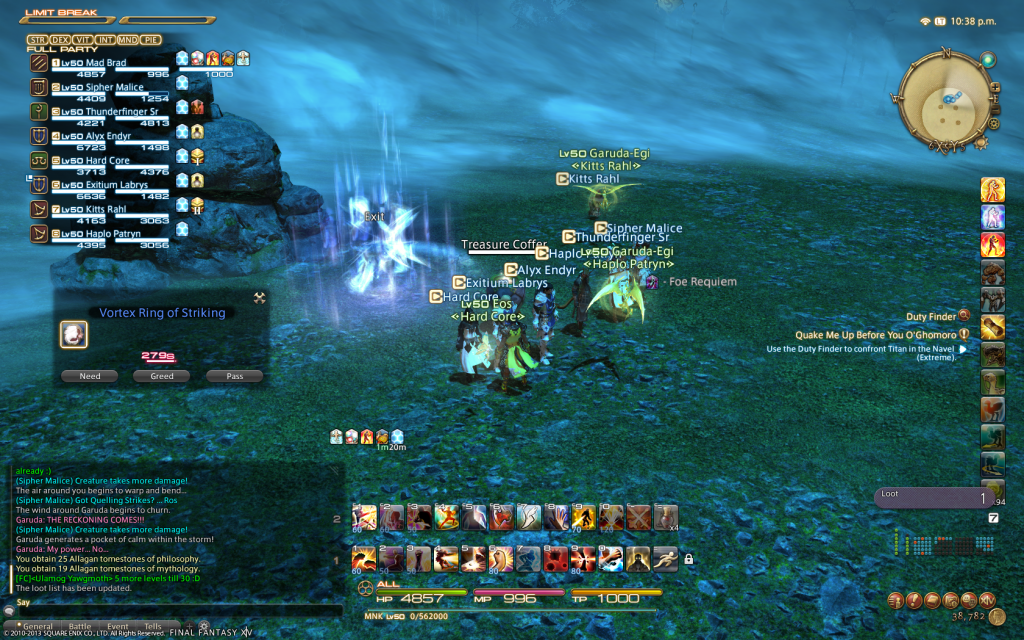Switch chat to the Event tab
The height and width of the screenshot is (640, 1024).
[x=116, y=627]
